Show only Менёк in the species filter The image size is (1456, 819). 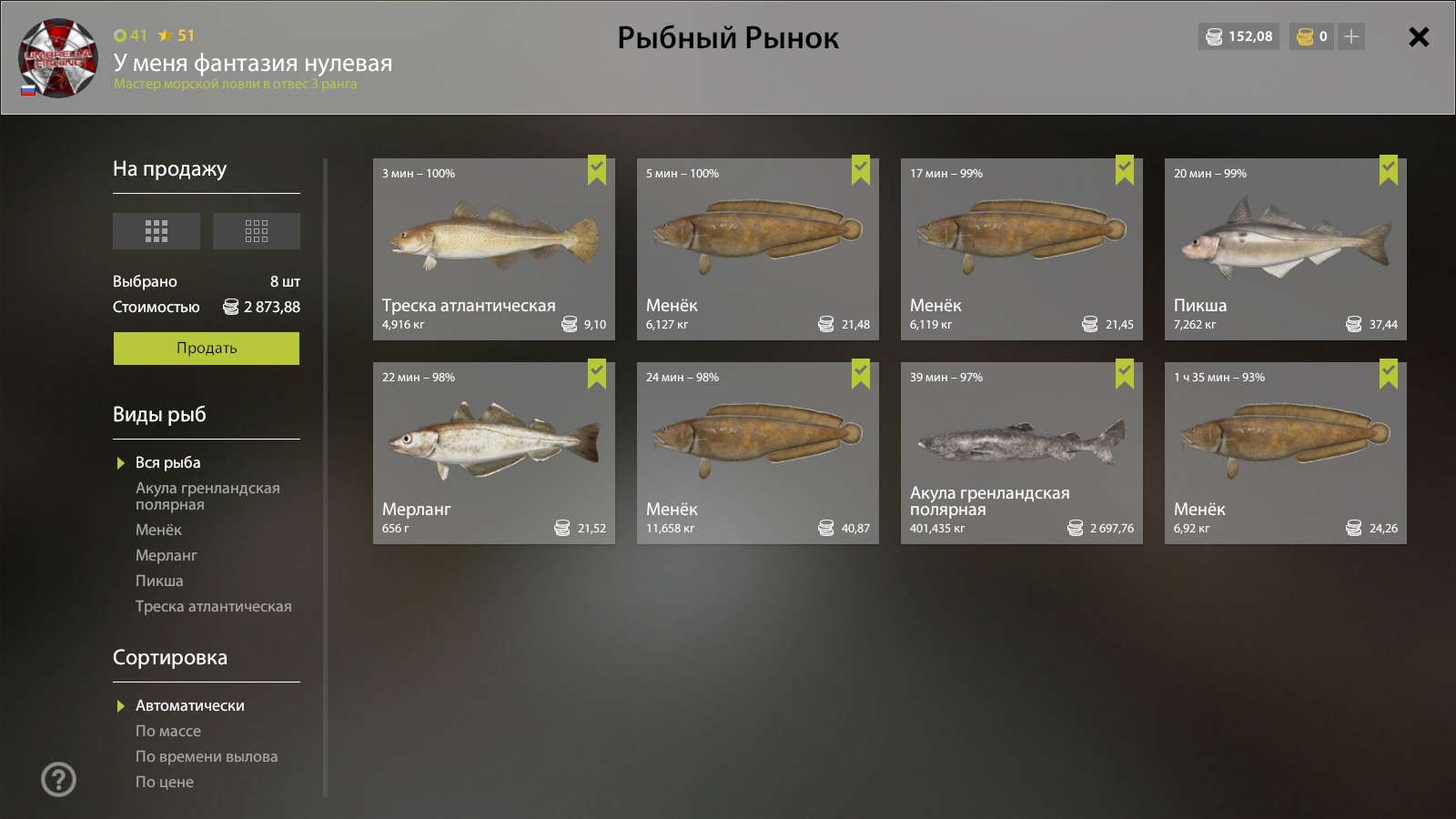pos(158,530)
